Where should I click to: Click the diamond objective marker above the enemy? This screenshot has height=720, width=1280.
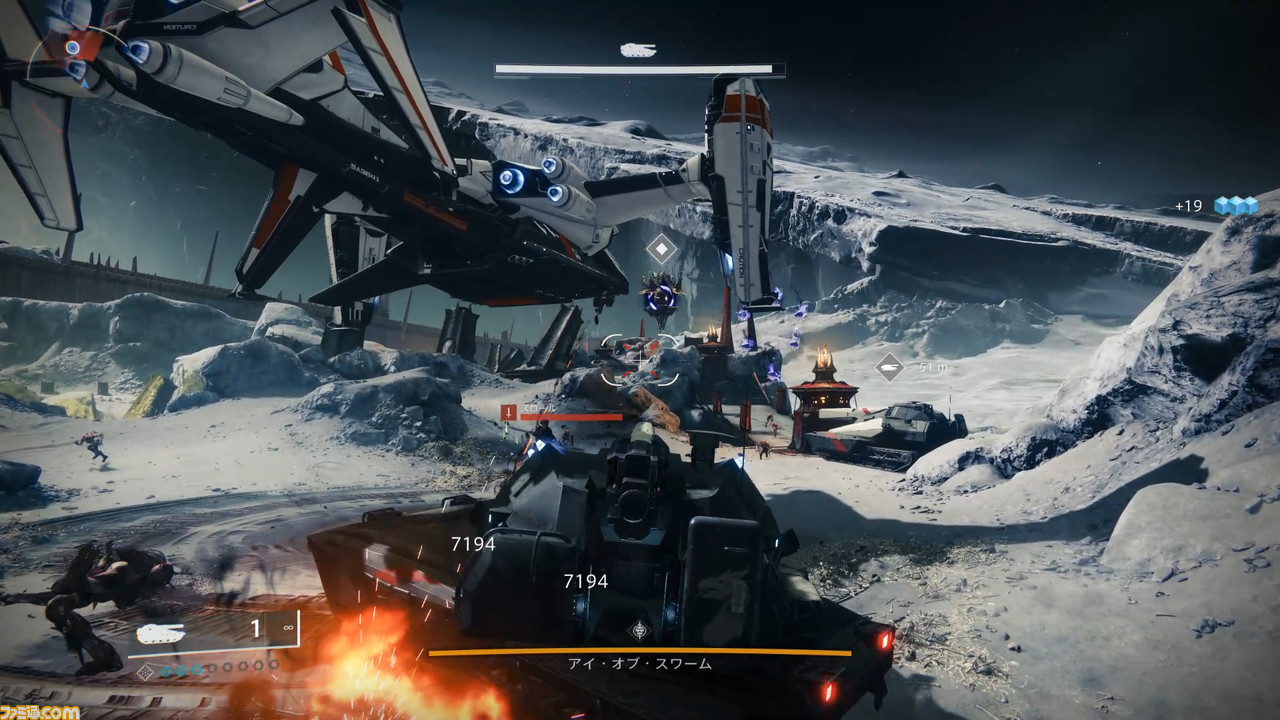[x=661, y=248]
